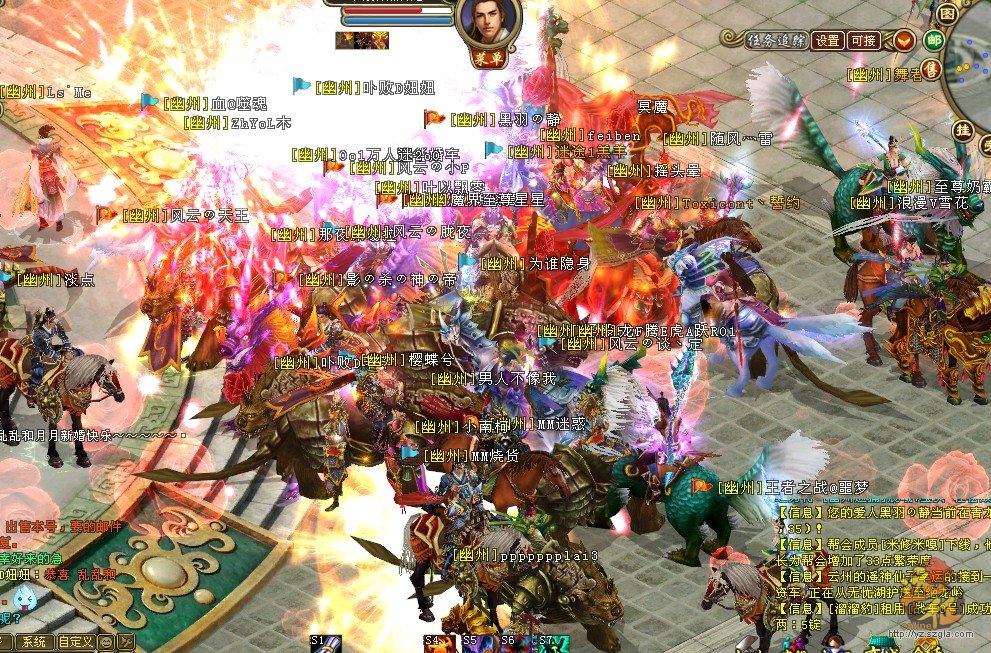Screen dimensions: 991x653
Task: Show 可接 available quests
Action: (x=862, y=41)
